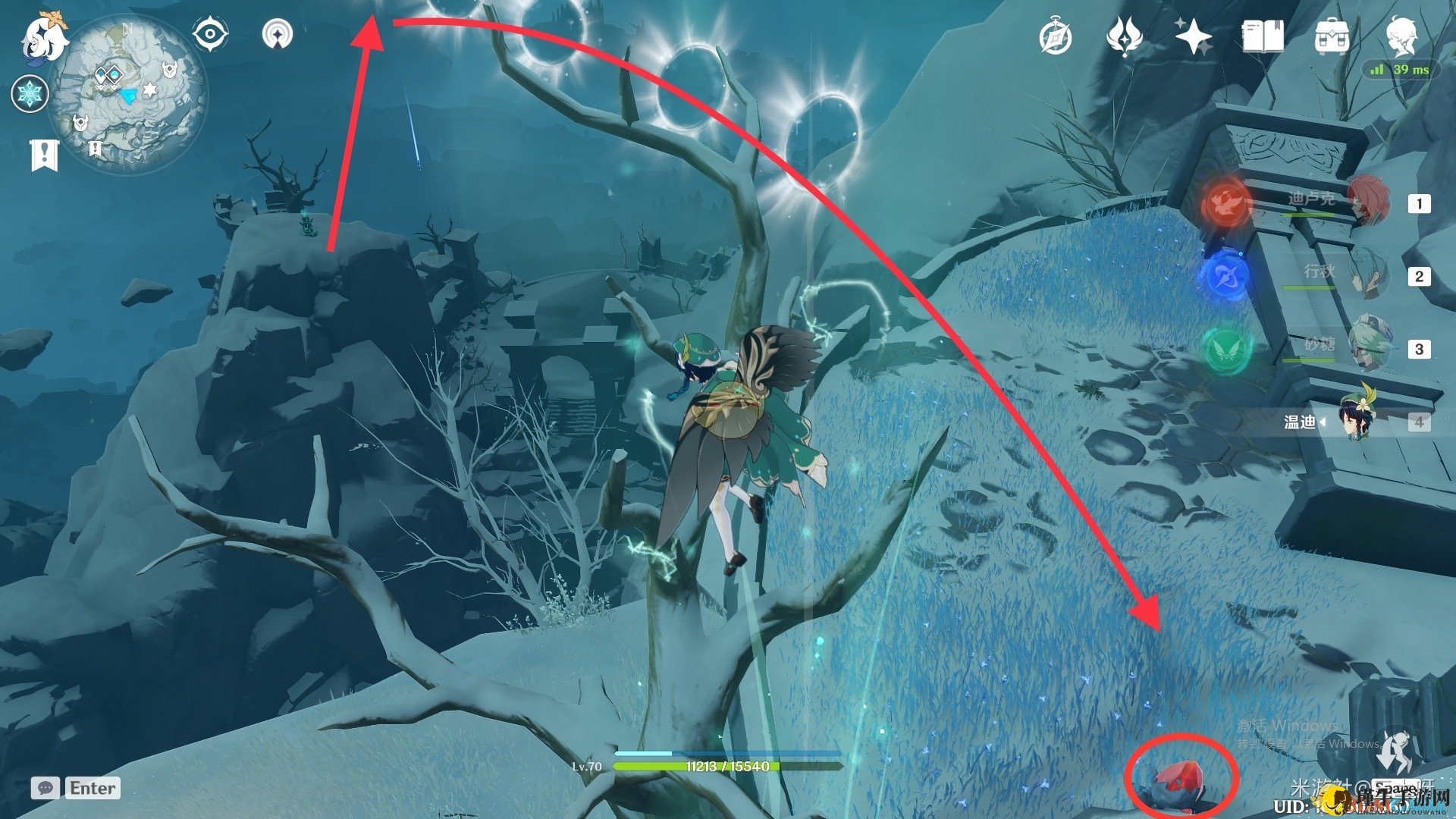Open the wish star icon
The width and height of the screenshot is (1456, 819).
click(1193, 36)
